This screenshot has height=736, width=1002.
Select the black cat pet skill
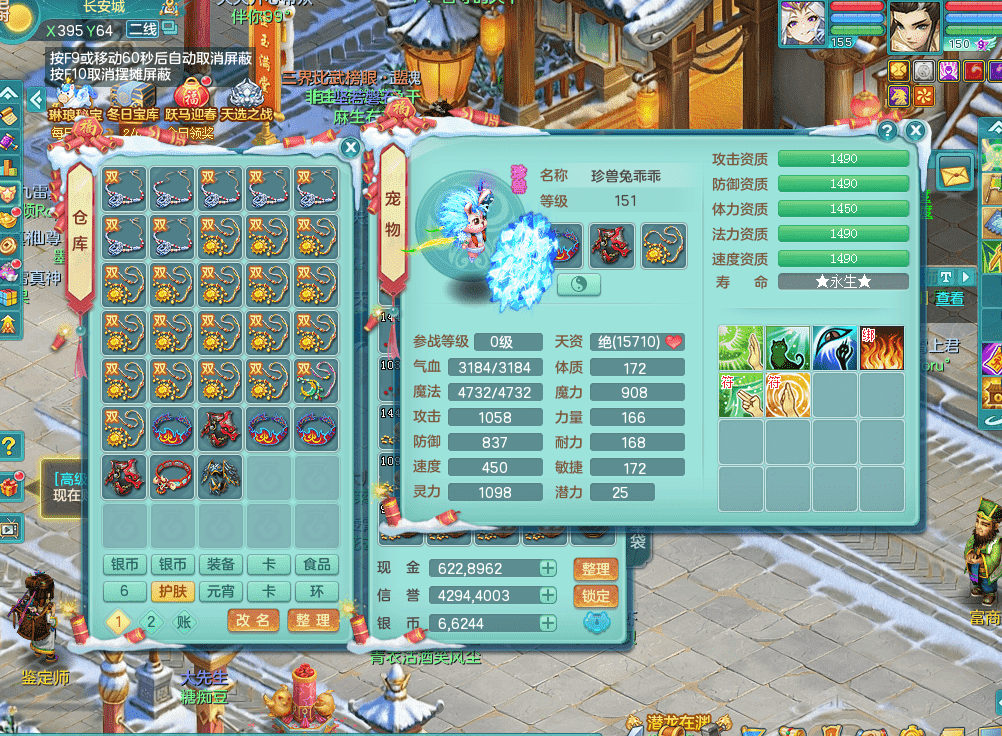[x=787, y=348]
